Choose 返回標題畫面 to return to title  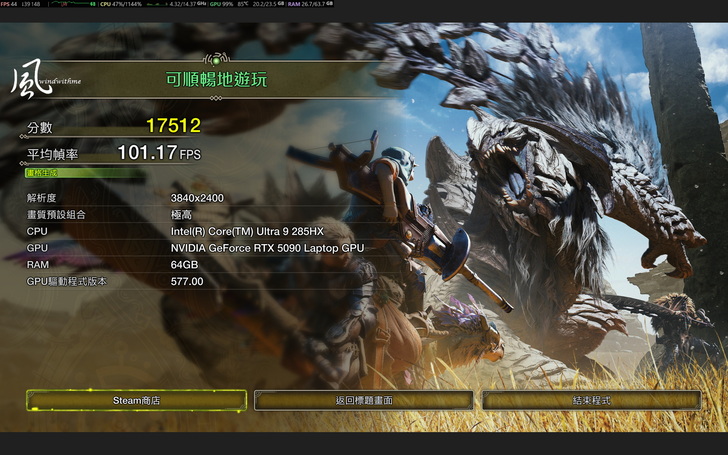363,400
